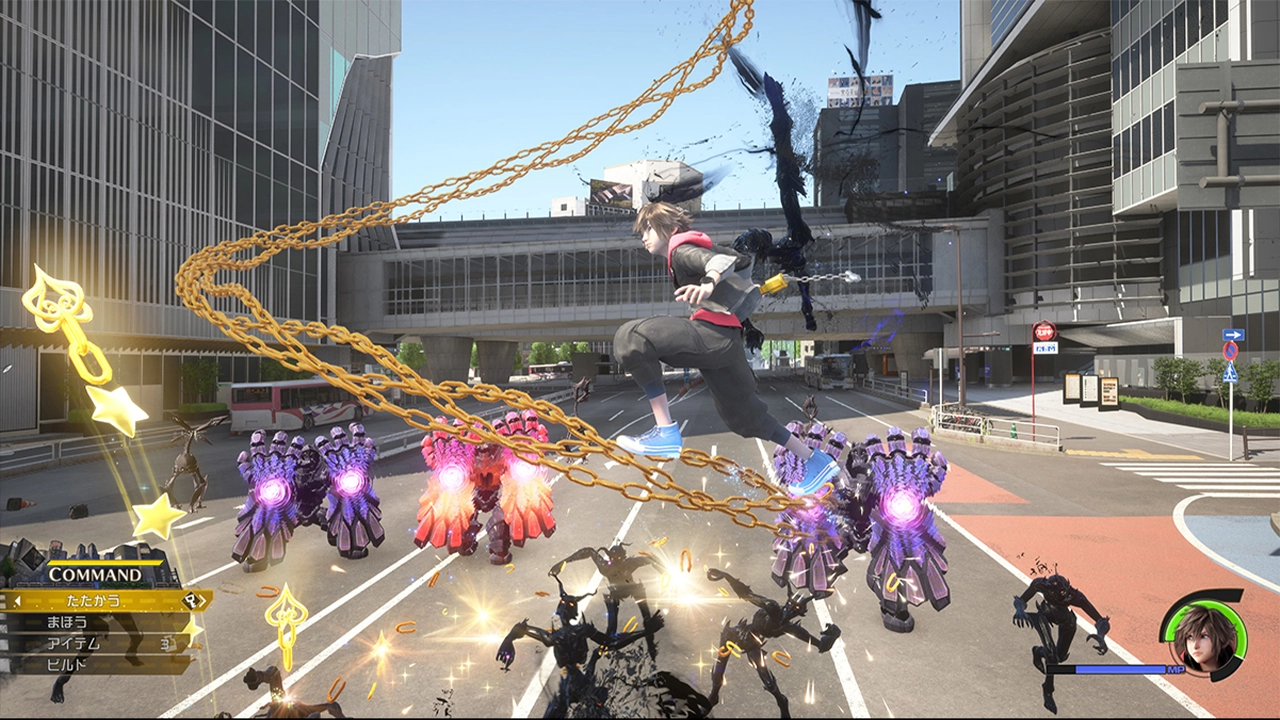Viewport: 1280px width, 720px height.
Task: Enable the Build (ビルド) command option
Action: pos(67,663)
